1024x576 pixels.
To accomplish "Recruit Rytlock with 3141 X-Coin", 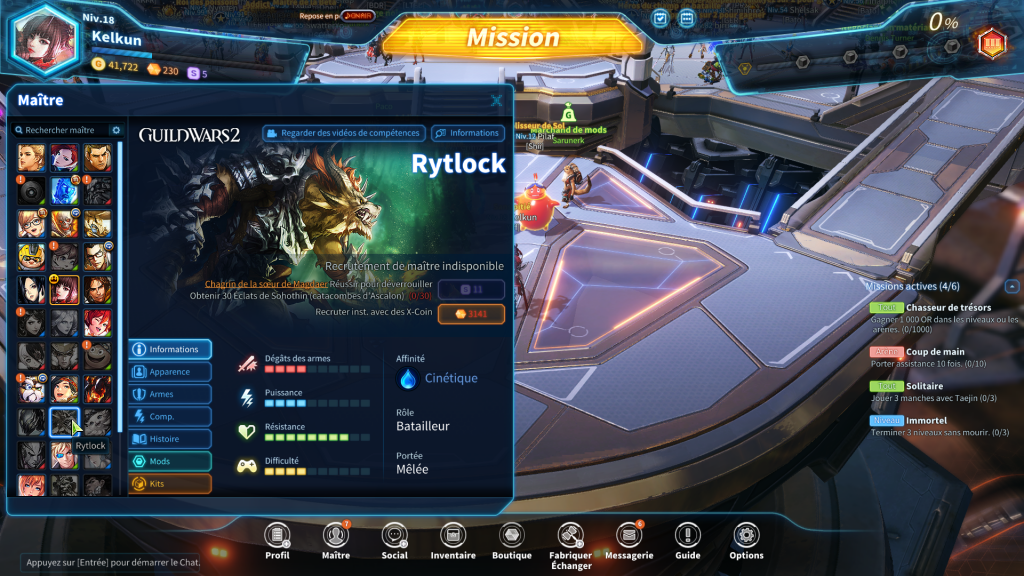I will pyautogui.click(x=471, y=314).
